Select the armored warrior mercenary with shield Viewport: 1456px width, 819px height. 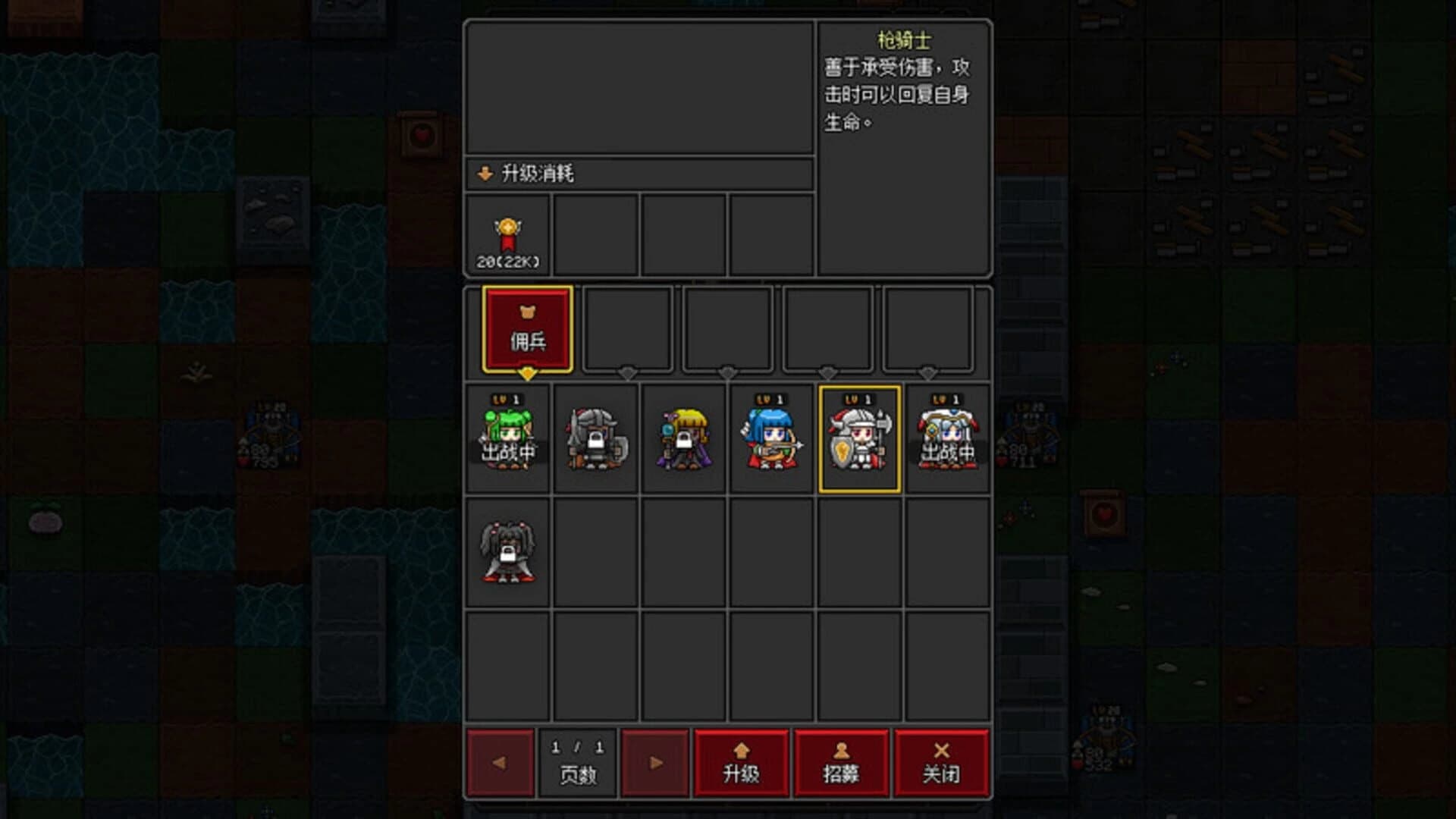tap(595, 438)
